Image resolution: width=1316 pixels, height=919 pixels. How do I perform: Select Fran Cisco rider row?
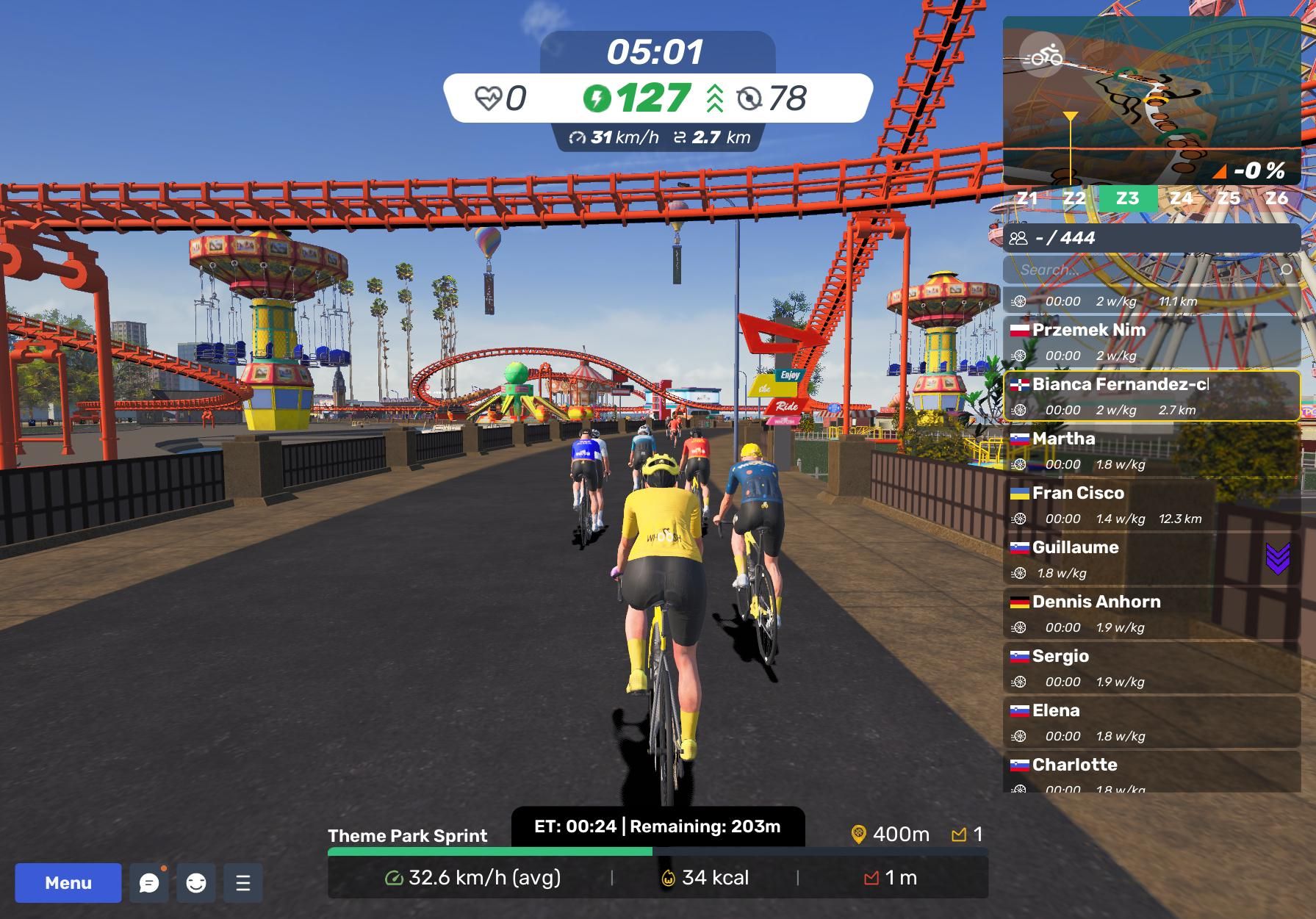pos(1151,505)
